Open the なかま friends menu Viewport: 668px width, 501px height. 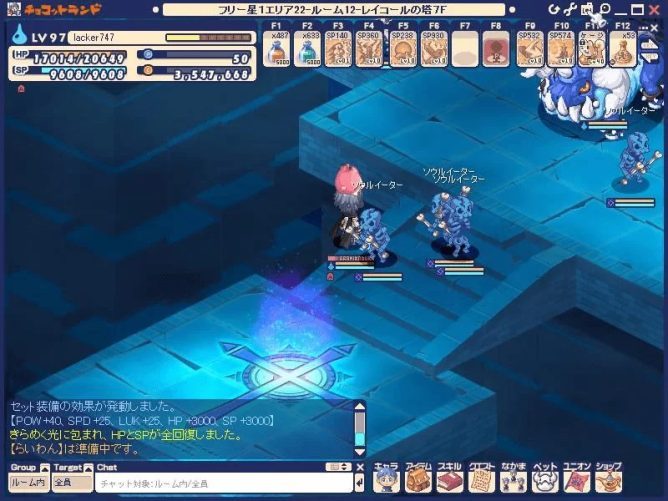pos(513,480)
